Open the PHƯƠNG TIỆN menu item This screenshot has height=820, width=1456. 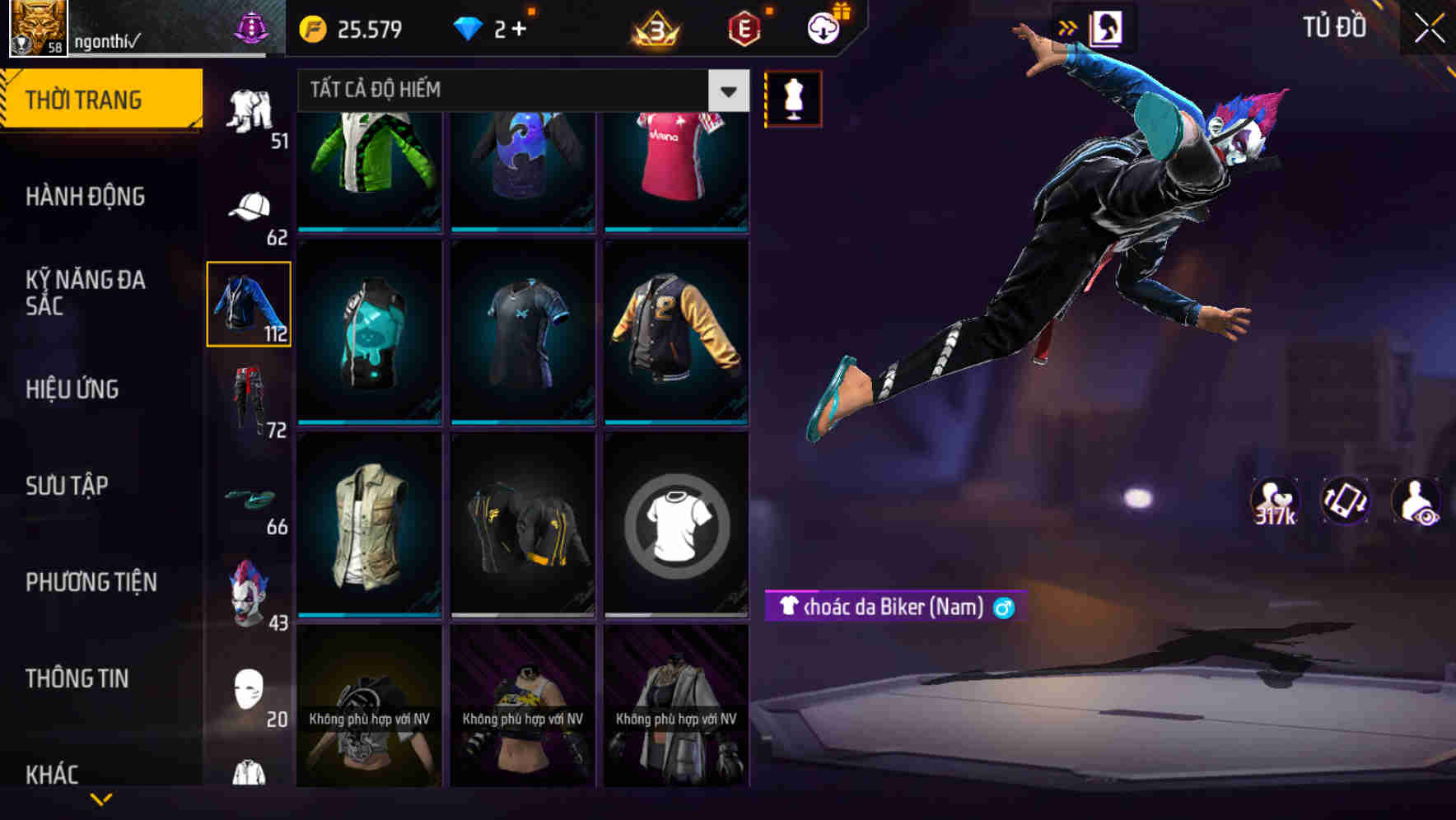pos(91,581)
